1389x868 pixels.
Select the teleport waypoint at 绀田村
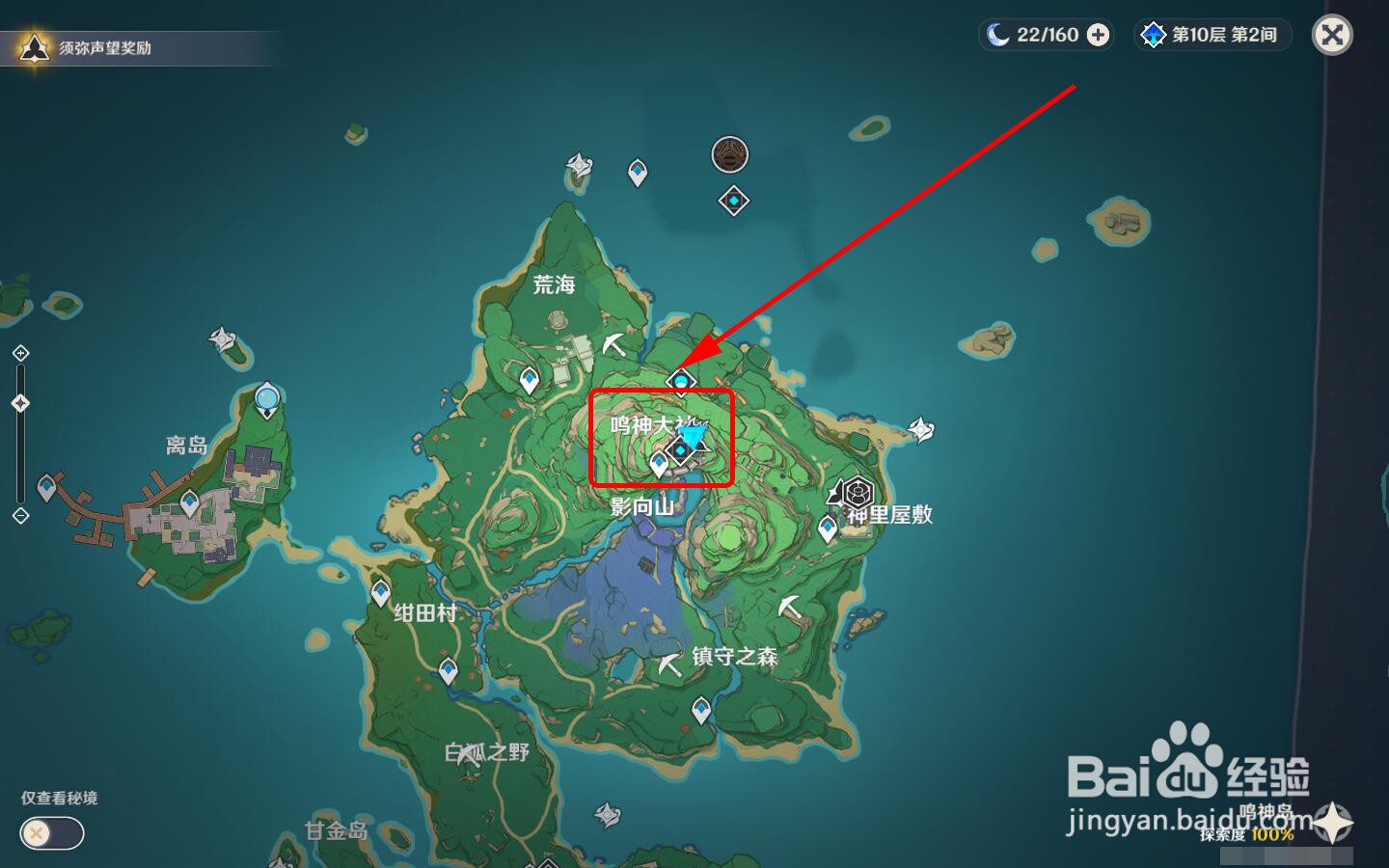[383, 590]
